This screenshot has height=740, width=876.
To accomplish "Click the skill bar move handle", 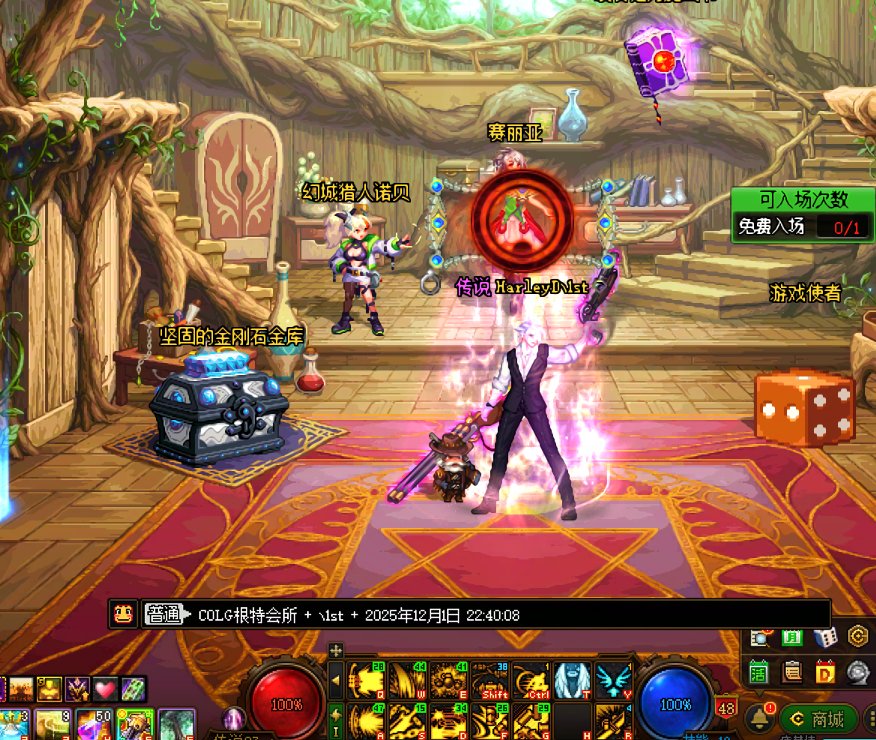I will point(336,650).
